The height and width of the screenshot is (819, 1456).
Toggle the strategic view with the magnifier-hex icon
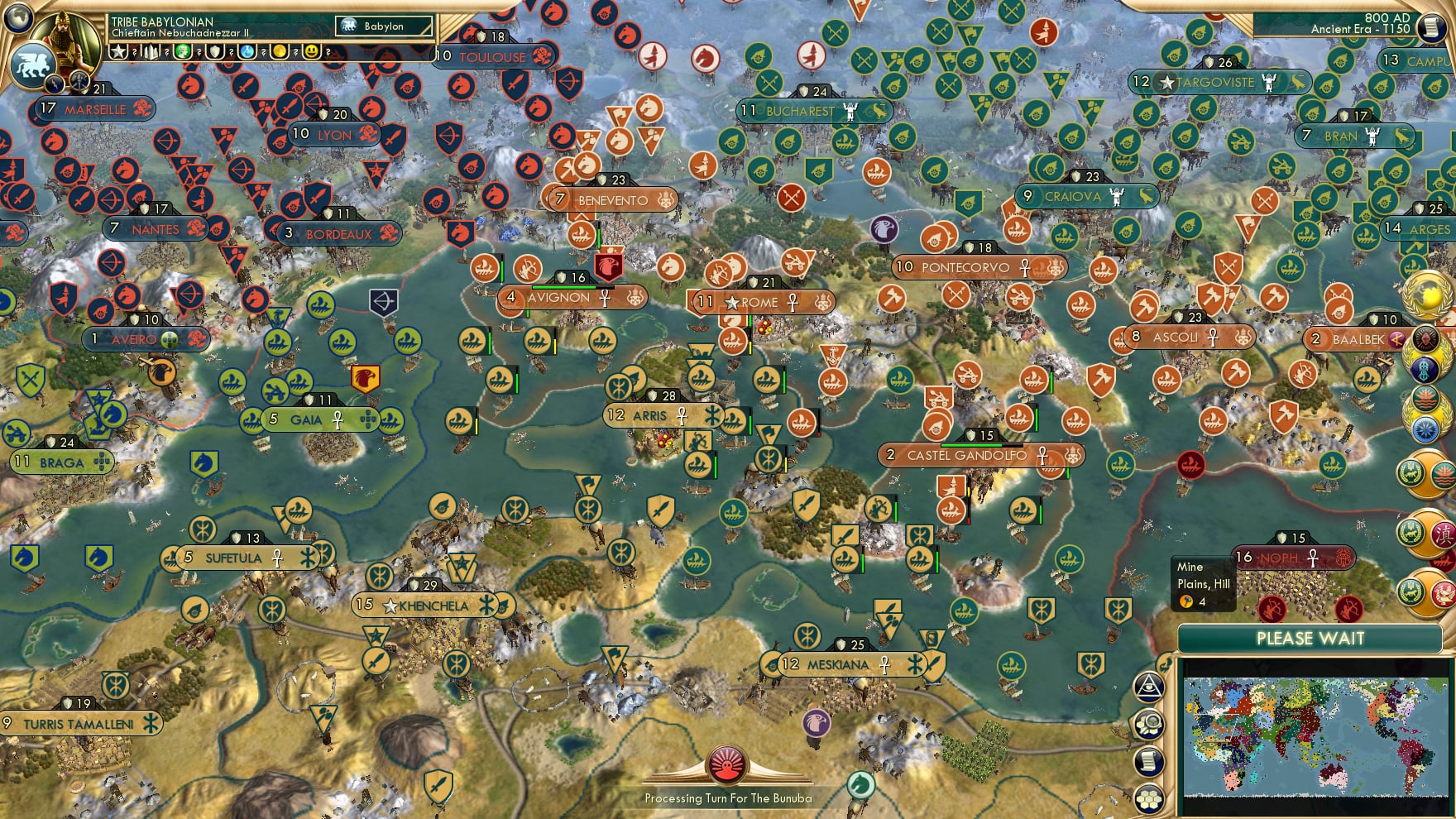click(1148, 725)
